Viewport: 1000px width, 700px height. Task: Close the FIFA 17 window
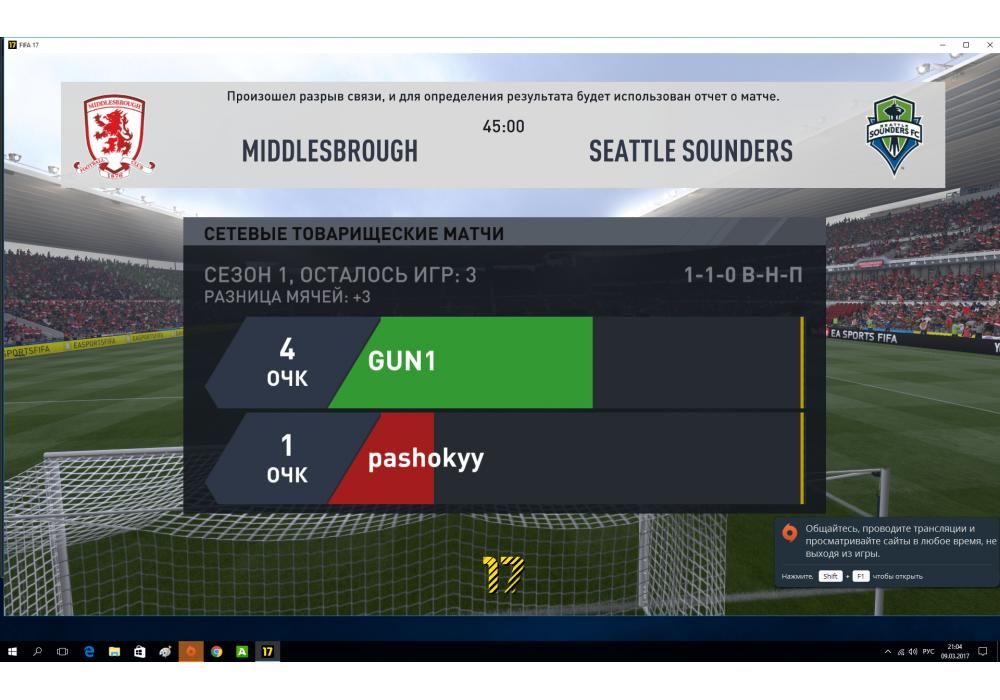pyautogui.click(x=987, y=45)
